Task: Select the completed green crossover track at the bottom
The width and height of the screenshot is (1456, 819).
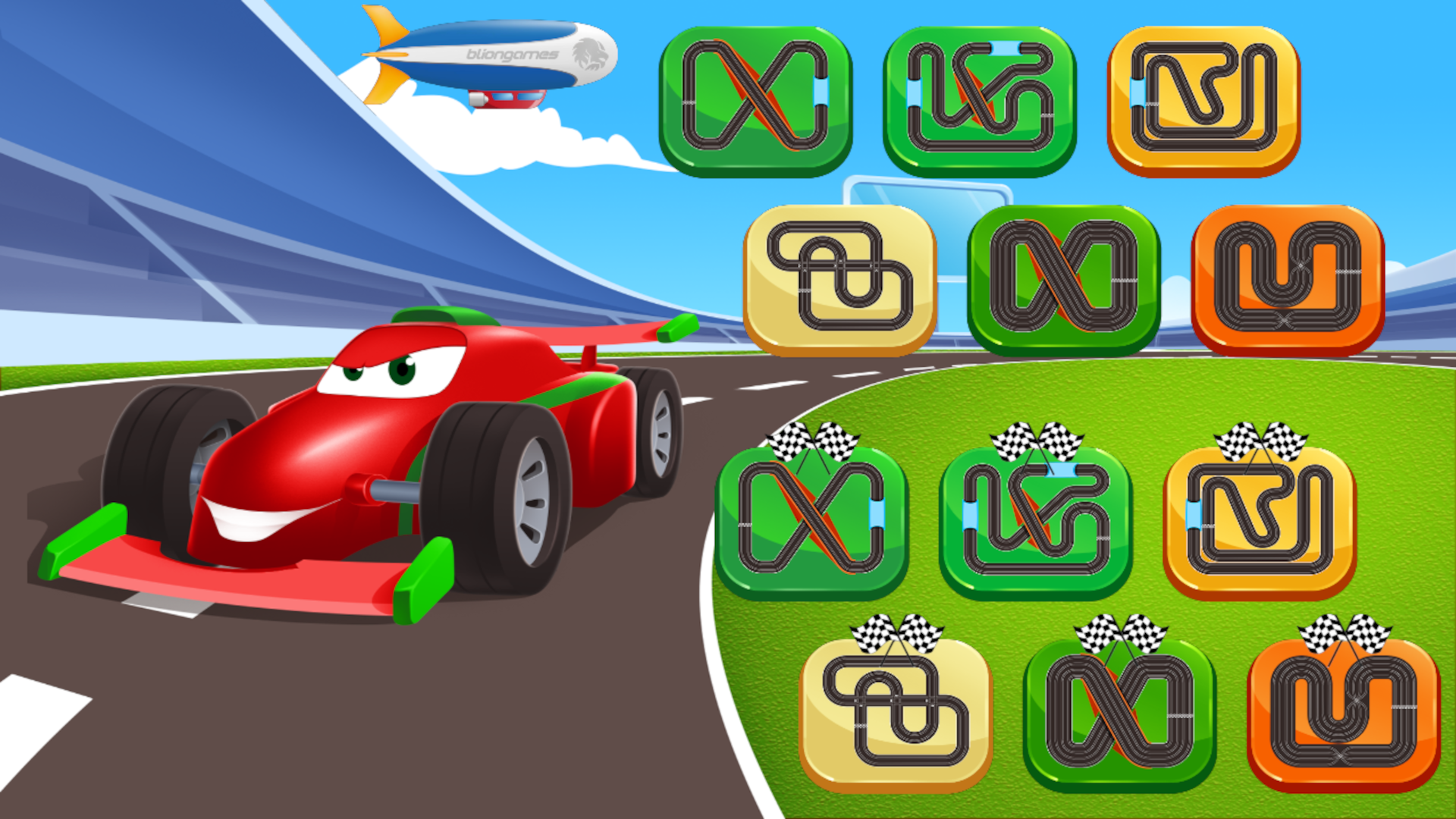Action: [1122, 720]
